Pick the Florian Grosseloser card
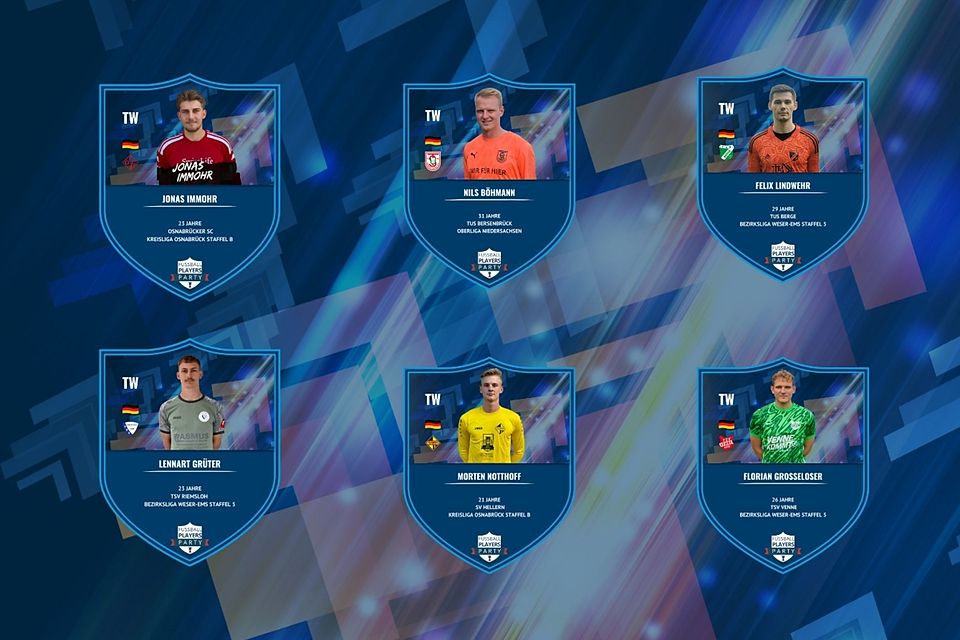The height and width of the screenshot is (640, 960). [783, 464]
